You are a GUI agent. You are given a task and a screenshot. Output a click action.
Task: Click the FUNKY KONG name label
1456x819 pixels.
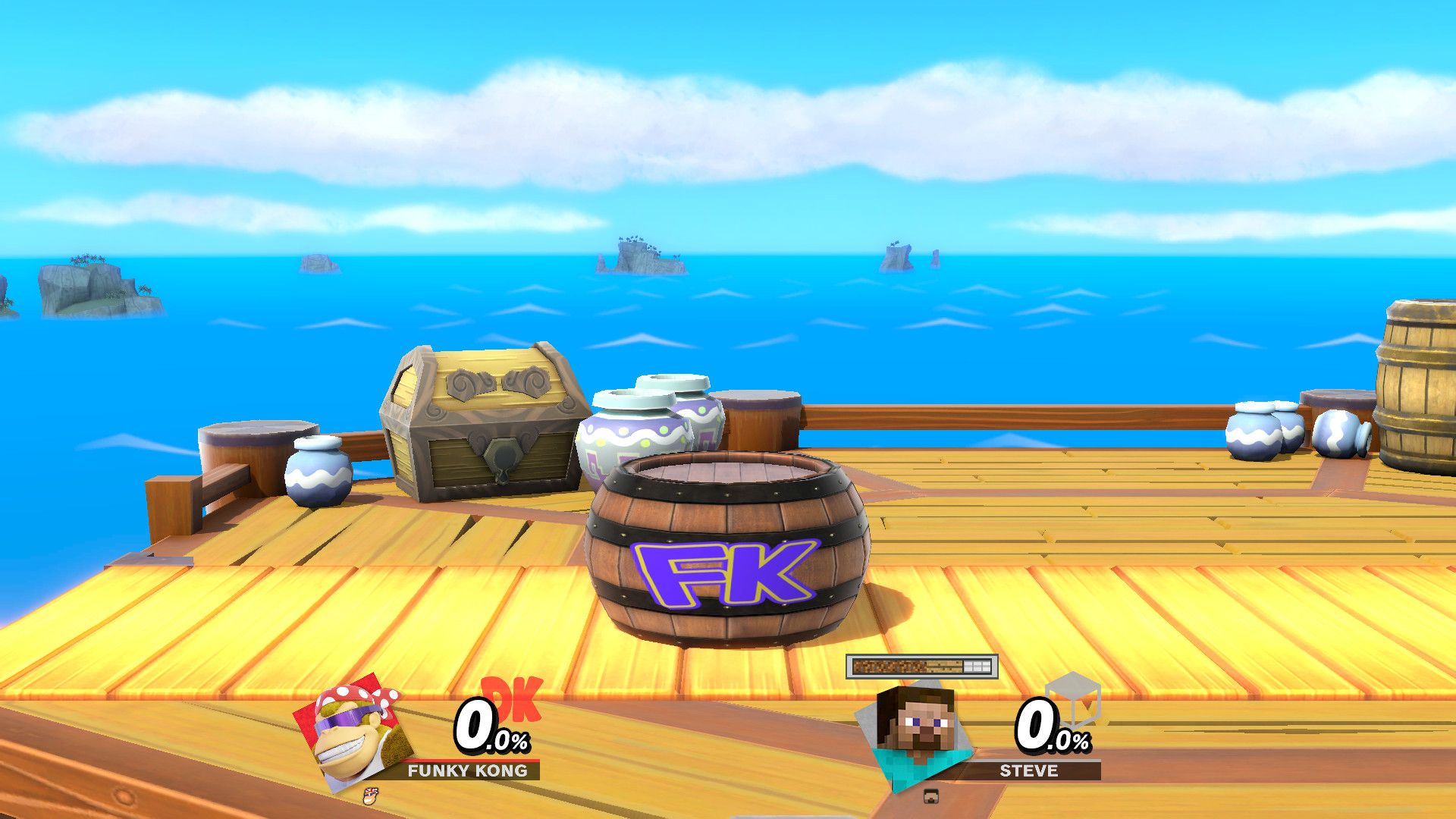468,772
